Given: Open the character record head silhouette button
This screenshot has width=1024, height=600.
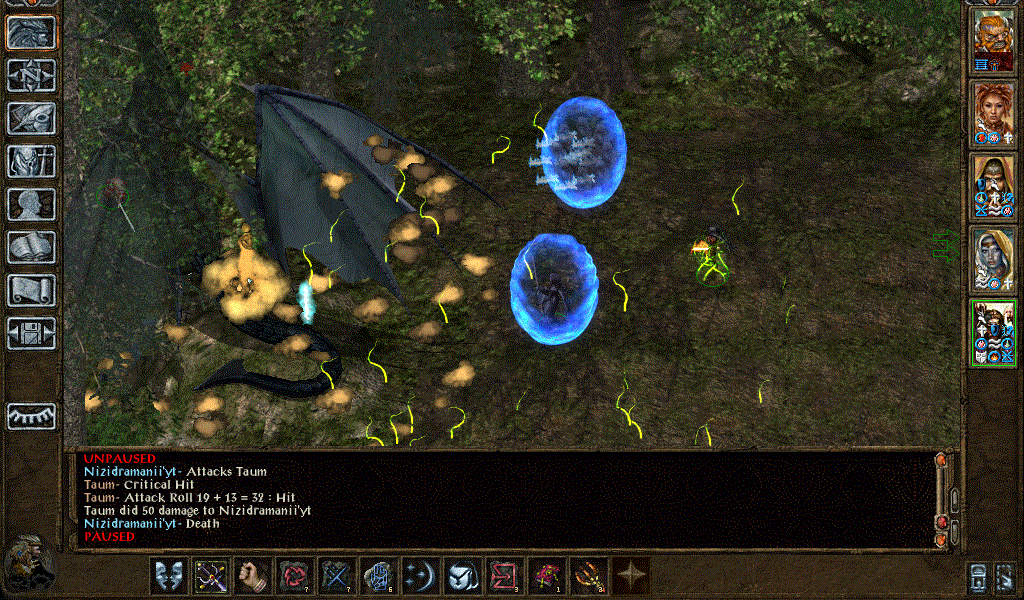Looking at the screenshot, I should pos(31,204).
